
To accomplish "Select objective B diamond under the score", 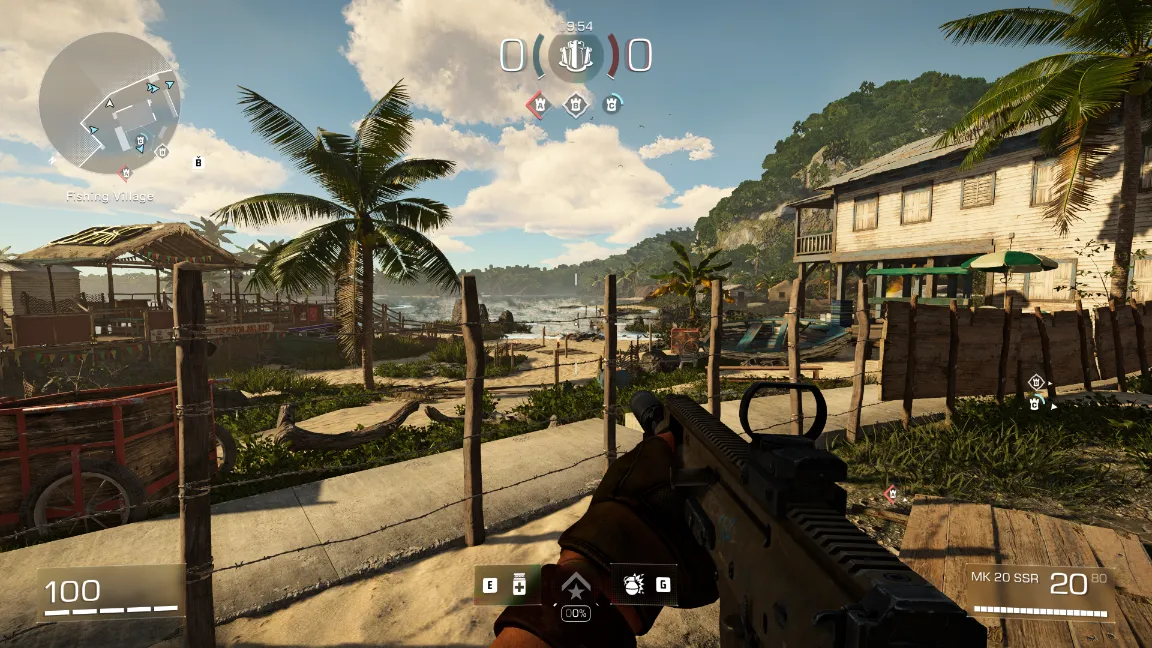I will 576,103.
